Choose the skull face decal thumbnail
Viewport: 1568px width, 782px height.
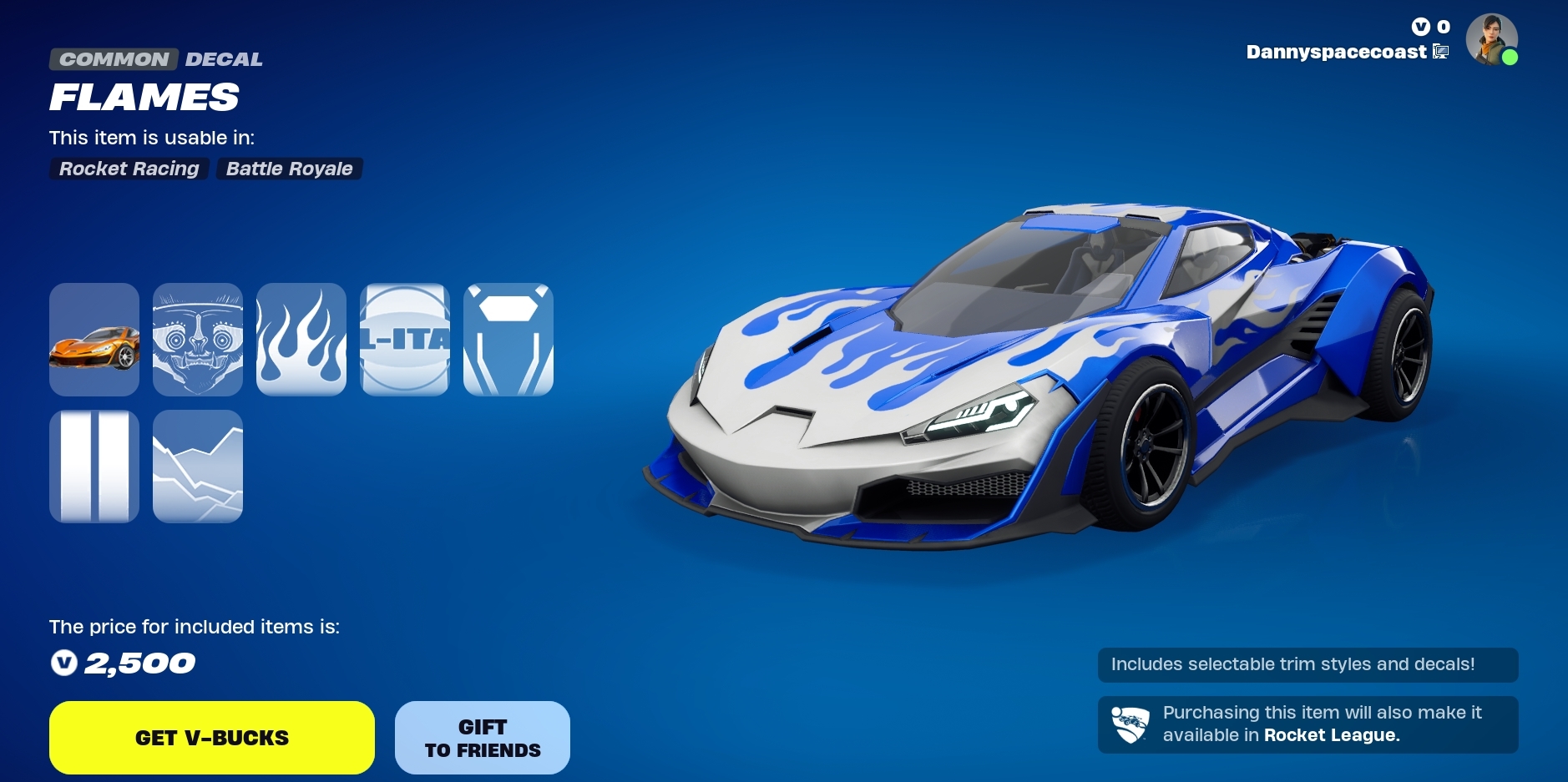198,340
